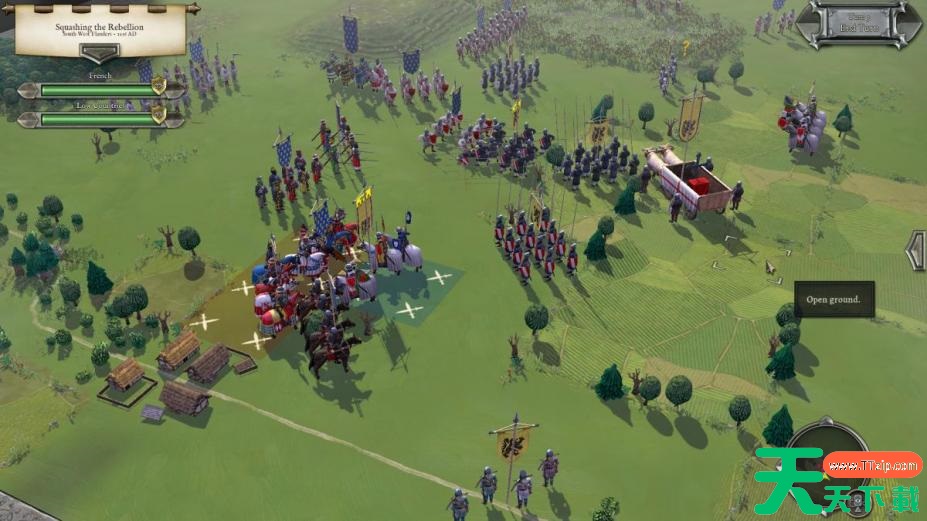Screen dimensions: 927x521
Task: Click the circular minimap dial
Action: click(x=828, y=455)
